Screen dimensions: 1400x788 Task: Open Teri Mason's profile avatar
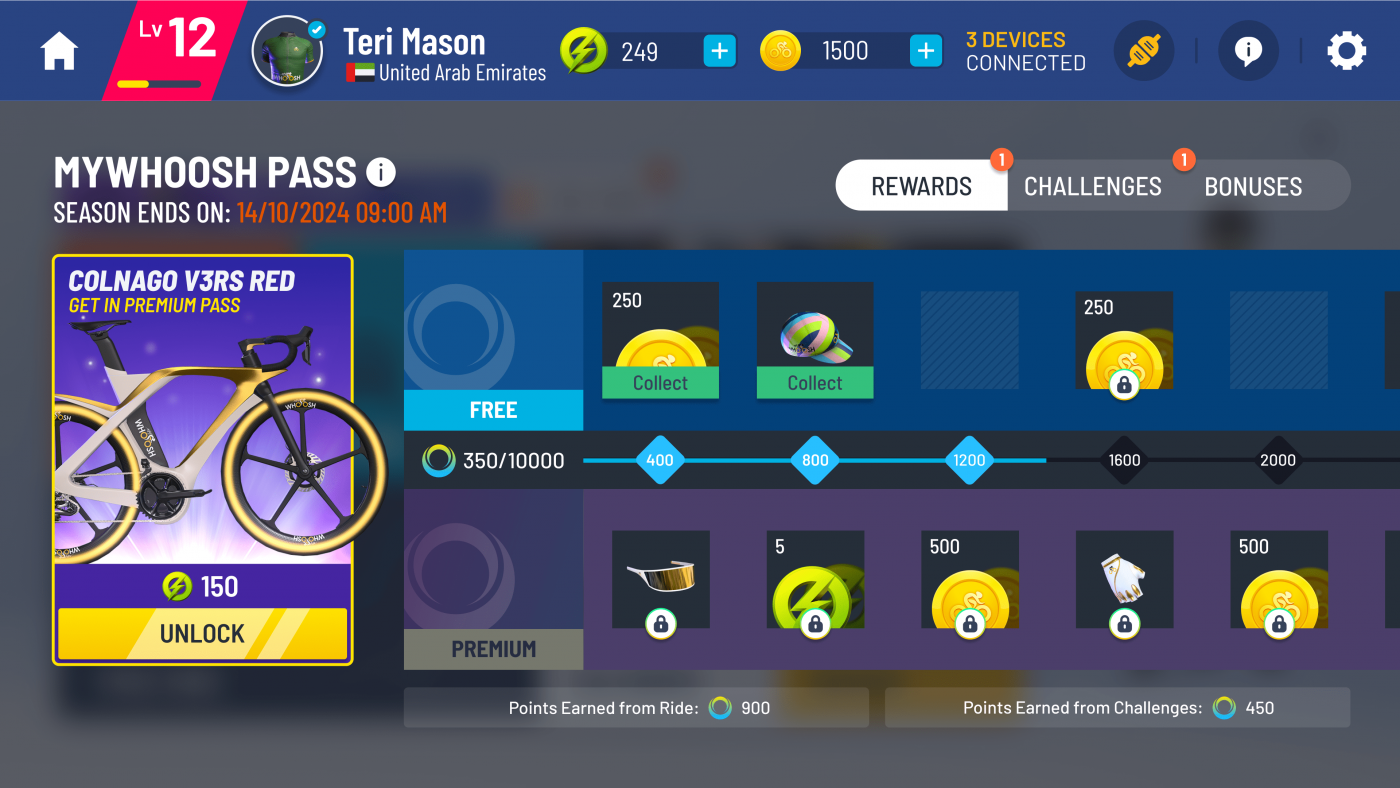[287, 51]
